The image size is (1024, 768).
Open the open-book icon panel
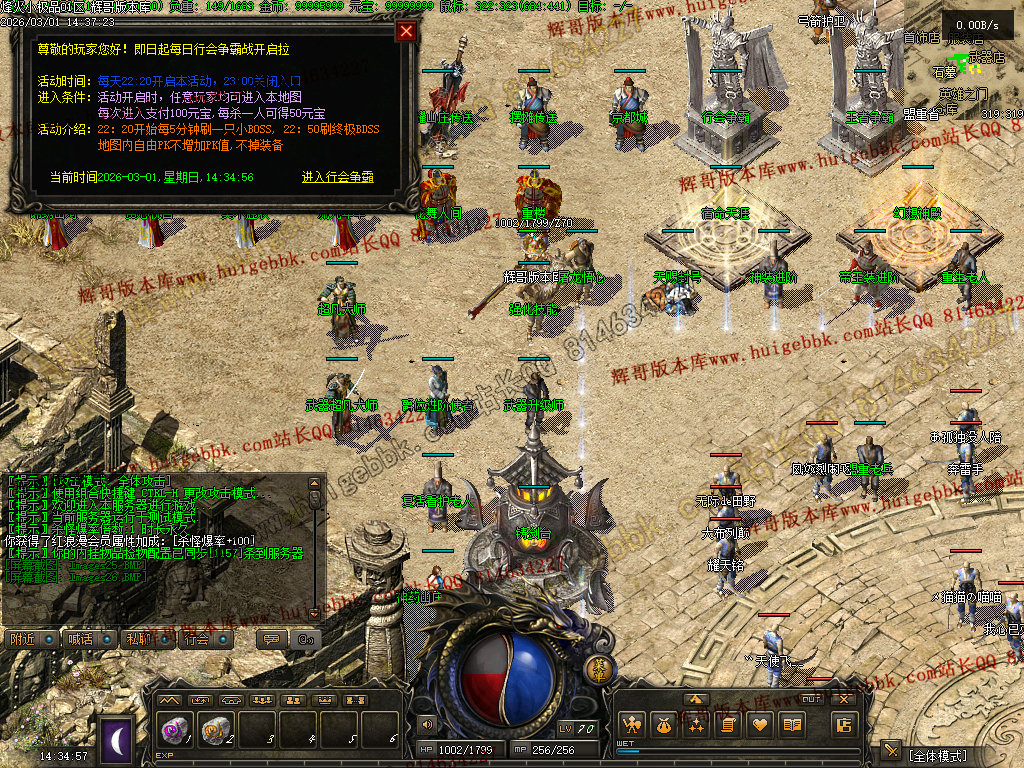click(792, 724)
